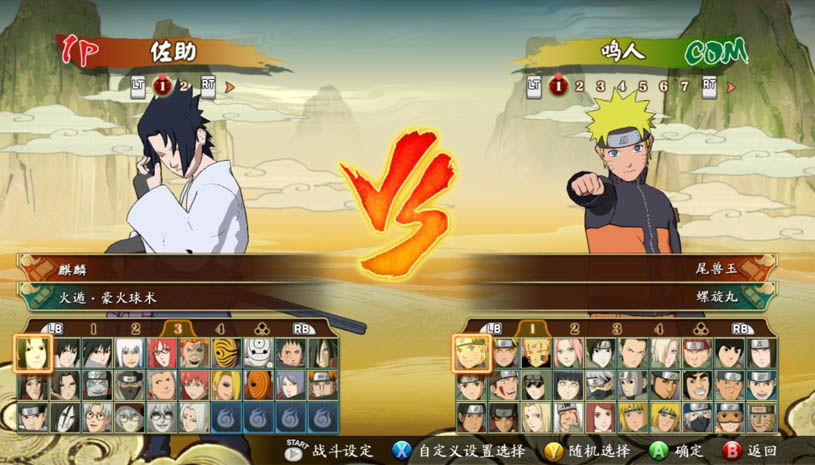Open the triple-circle tab in COM roster
815x465 pixels.
point(700,328)
